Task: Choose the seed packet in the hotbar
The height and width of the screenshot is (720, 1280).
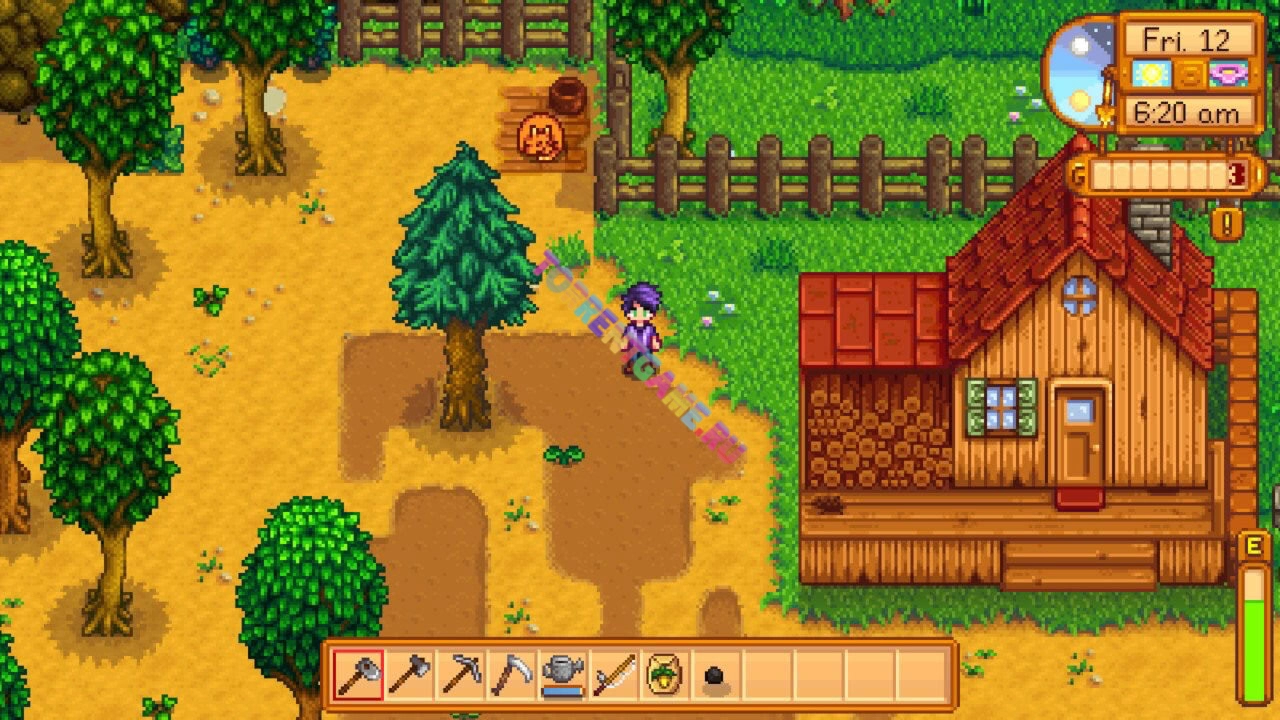Action: pyautogui.click(x=665, y=675)
